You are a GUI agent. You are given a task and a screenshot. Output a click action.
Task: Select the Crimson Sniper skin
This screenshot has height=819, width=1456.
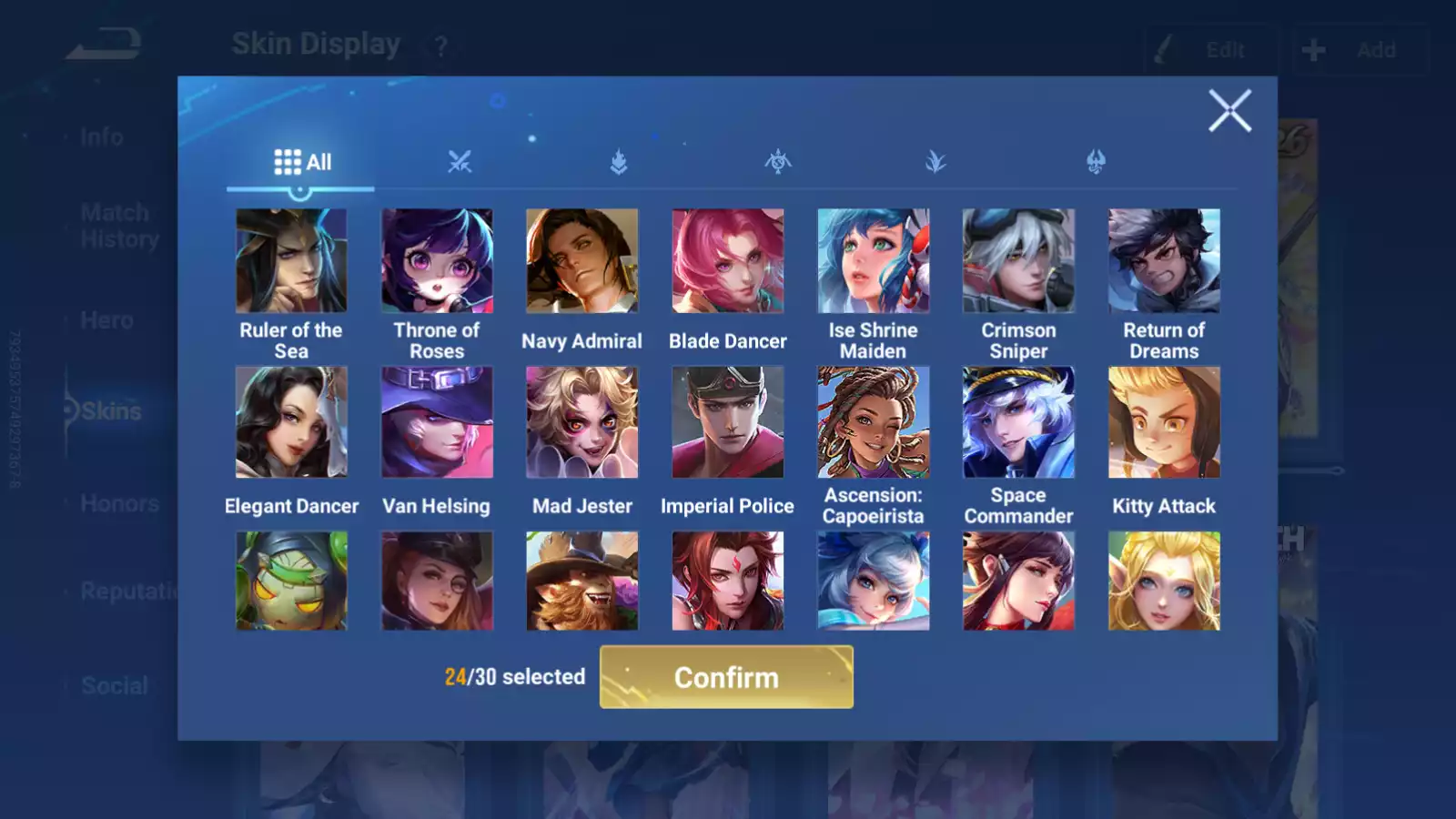click(x=1018, y=261)
